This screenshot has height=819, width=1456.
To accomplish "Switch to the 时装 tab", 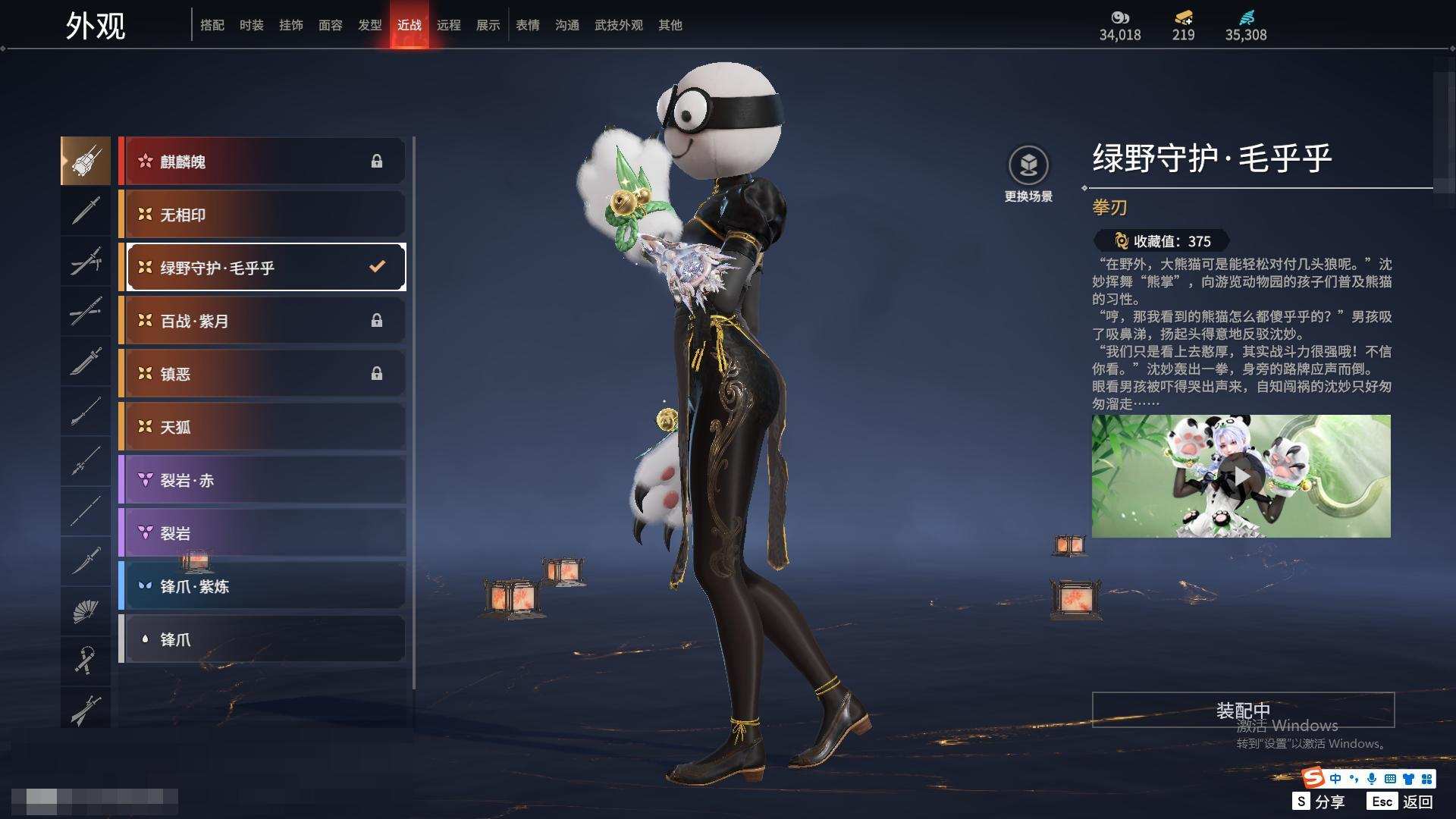I will coord(251,25).
